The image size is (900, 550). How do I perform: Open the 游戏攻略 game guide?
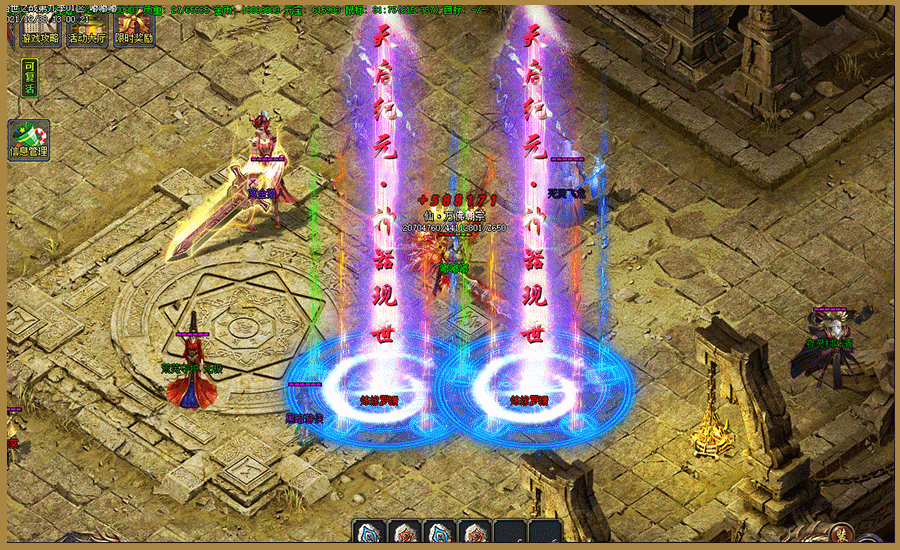pyautogui.click(x=40, y=32)
